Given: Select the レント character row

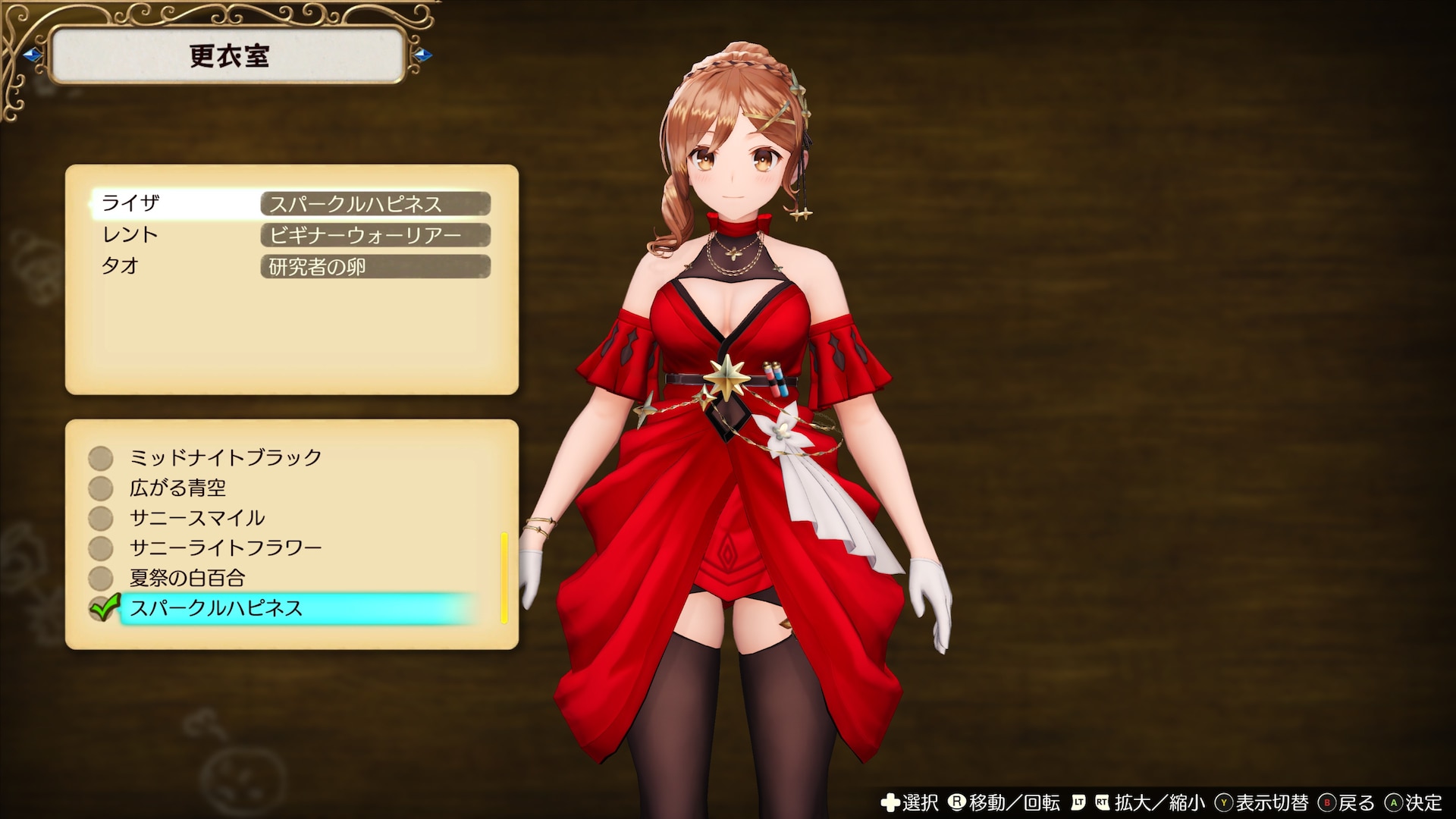Looking at the screenshot, I should 292,235.
